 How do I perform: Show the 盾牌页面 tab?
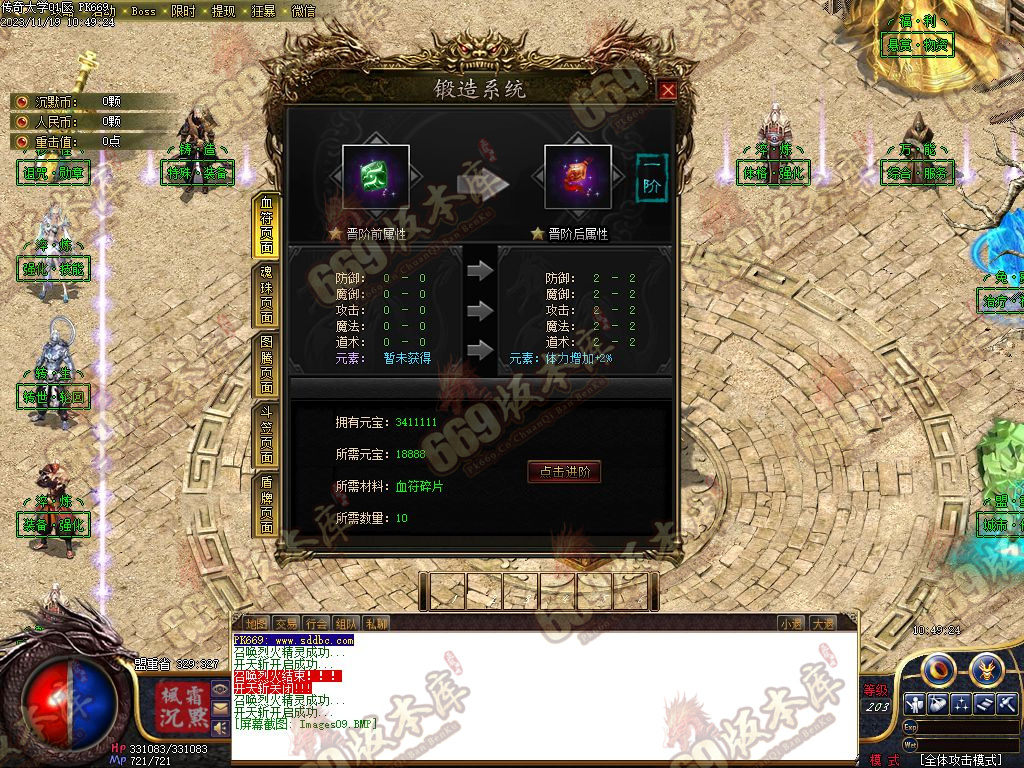[x=266, y=504]
